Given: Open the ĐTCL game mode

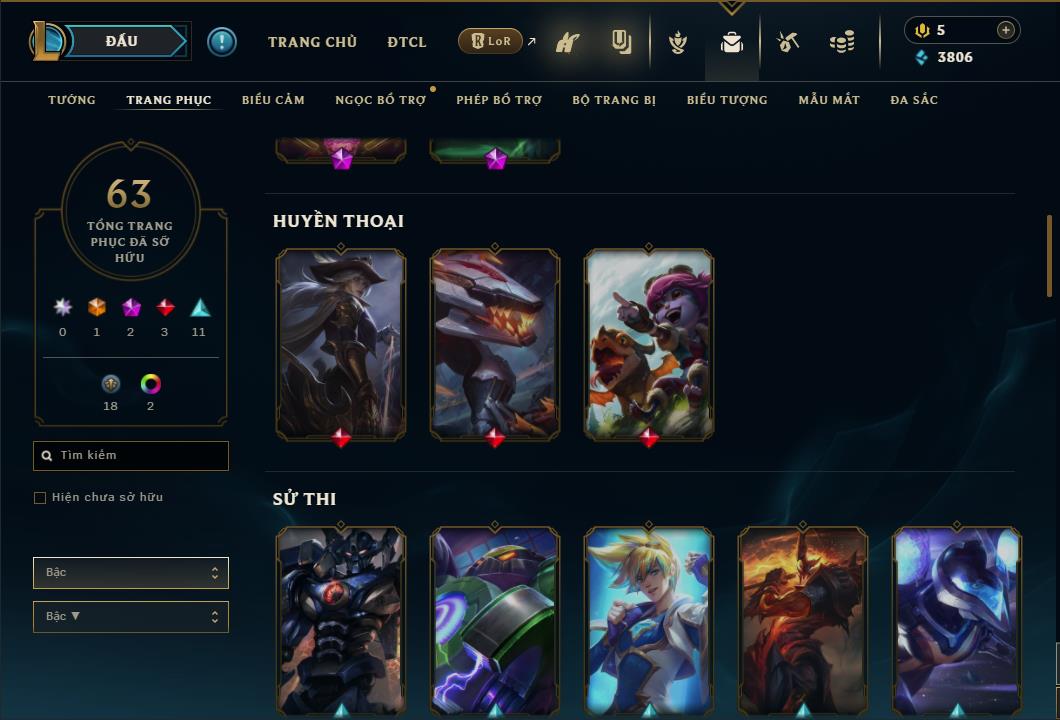Looking at the screenshot, I should click(x=407, y=42).
